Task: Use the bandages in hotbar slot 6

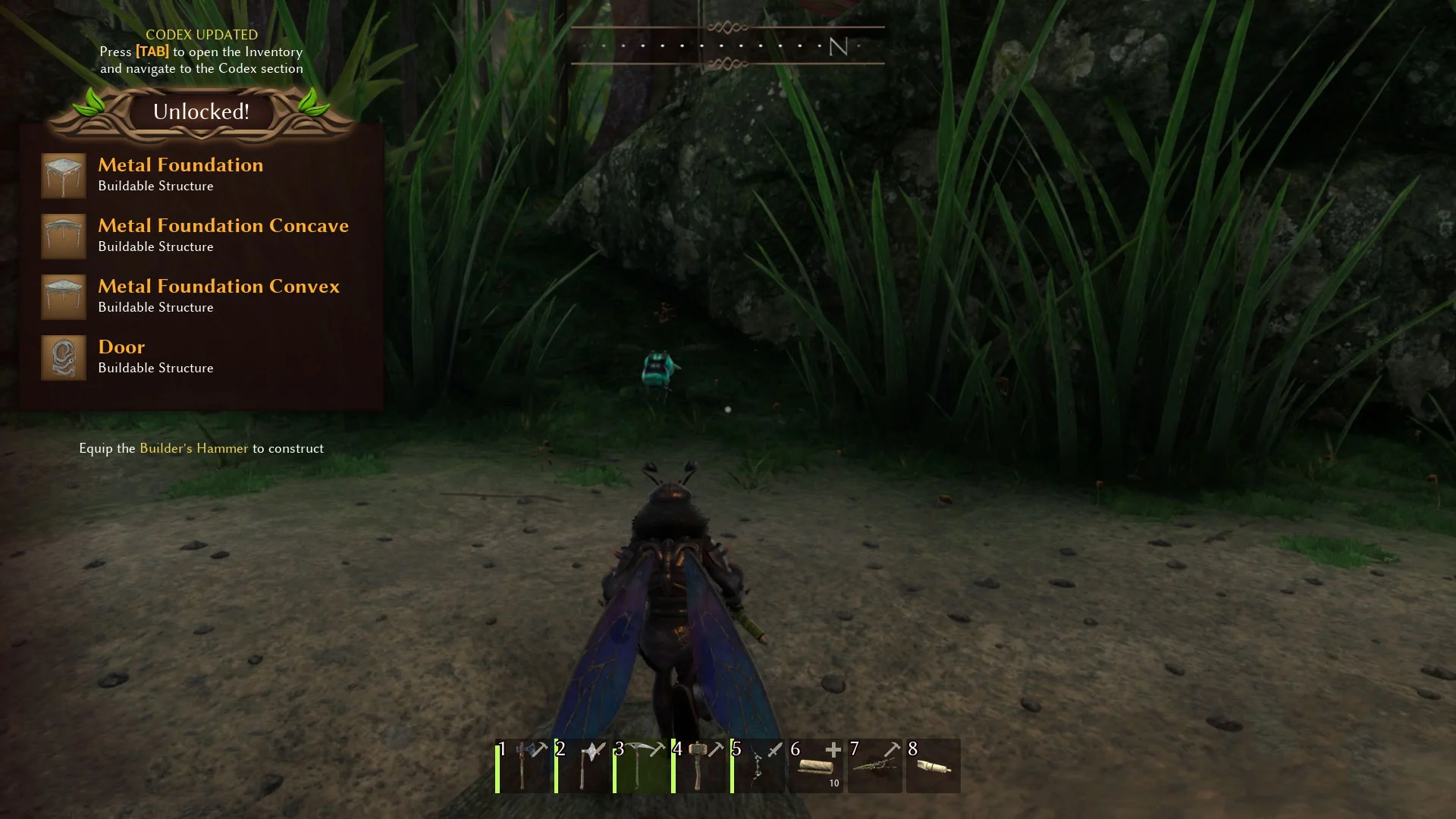Action: point(816,766)
